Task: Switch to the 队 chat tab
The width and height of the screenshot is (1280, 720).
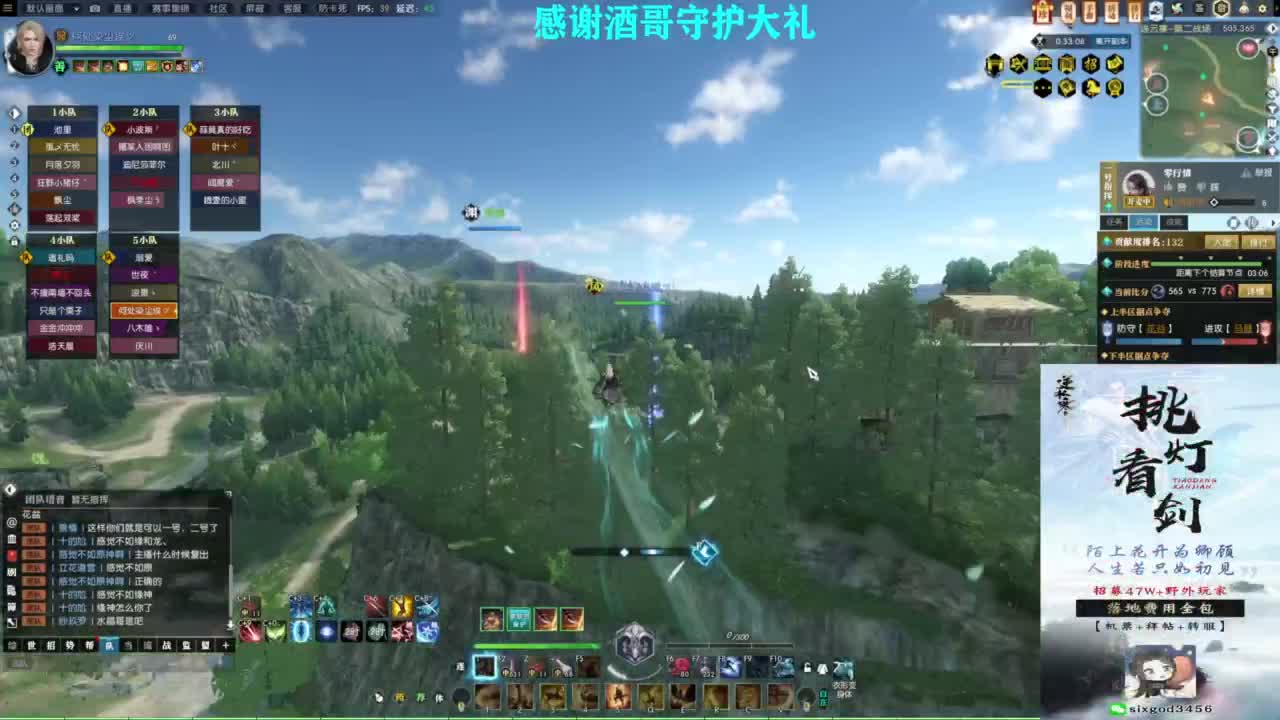Action: (111, 645)
